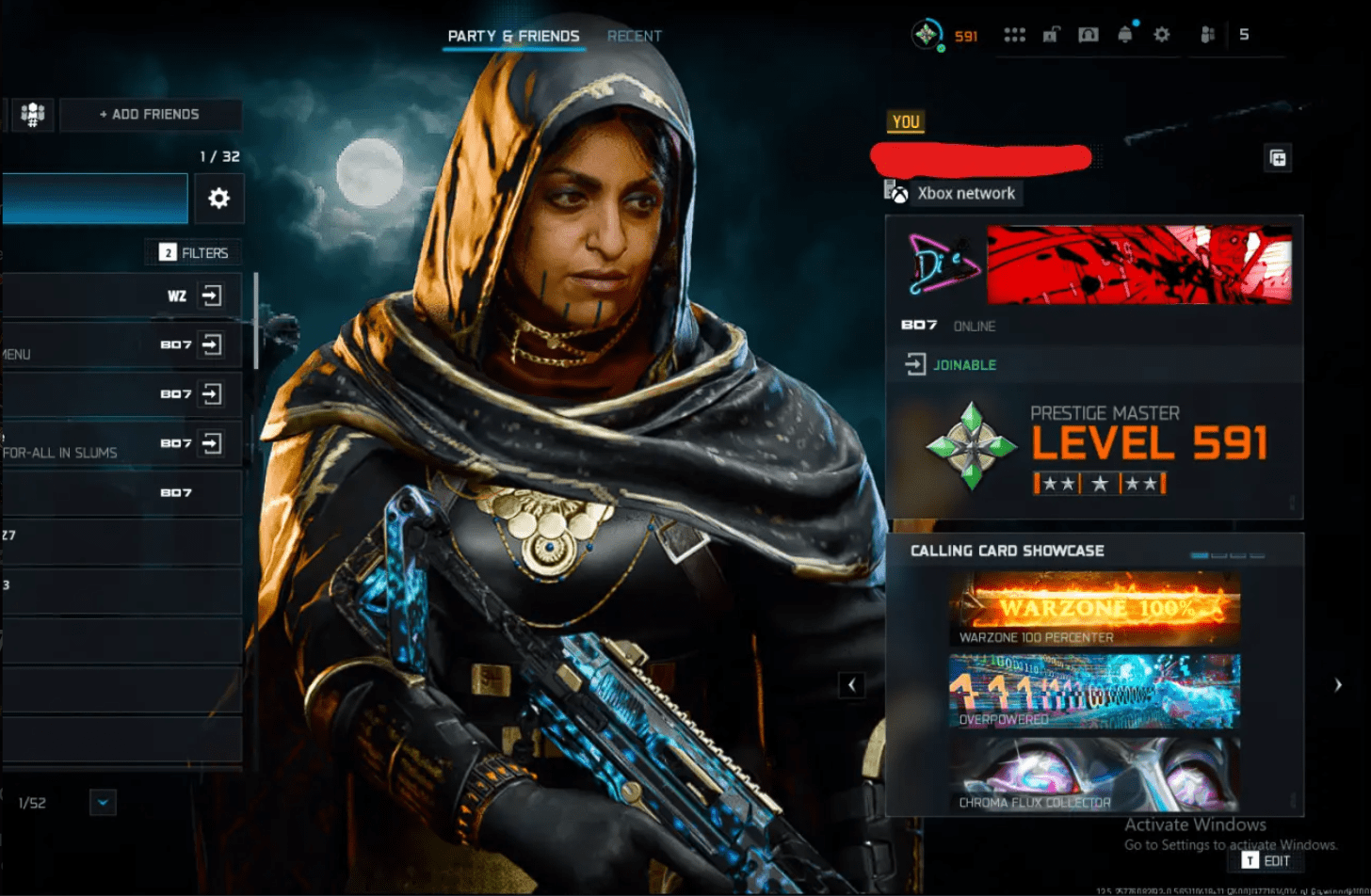Screen dimensions: 1371x896
Task: Open the account lock icon in top bar
Action: (x=1052, y=35)
